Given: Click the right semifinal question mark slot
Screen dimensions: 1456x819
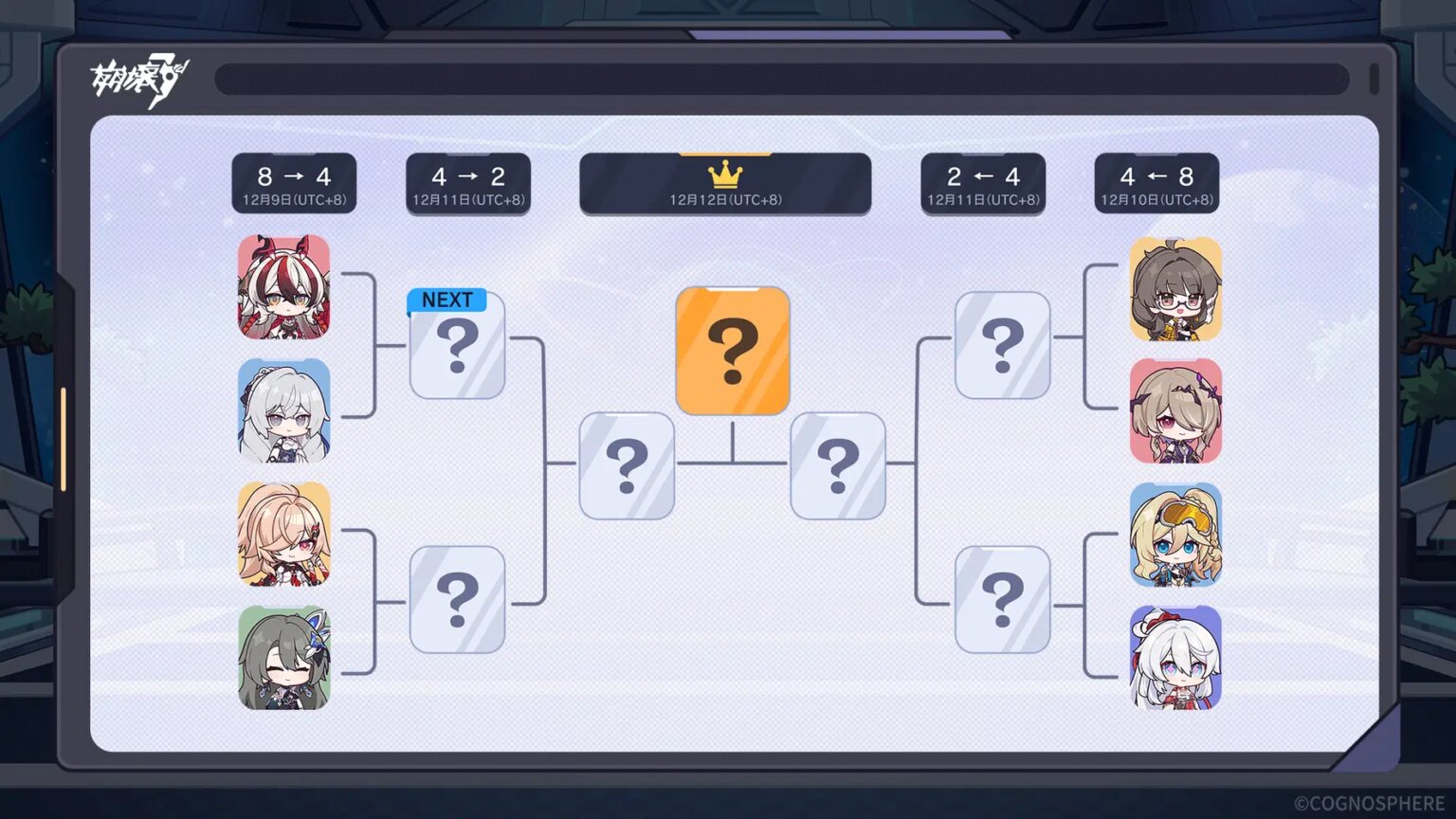Looking at the screenshot, I should click(x=838, y=464).
